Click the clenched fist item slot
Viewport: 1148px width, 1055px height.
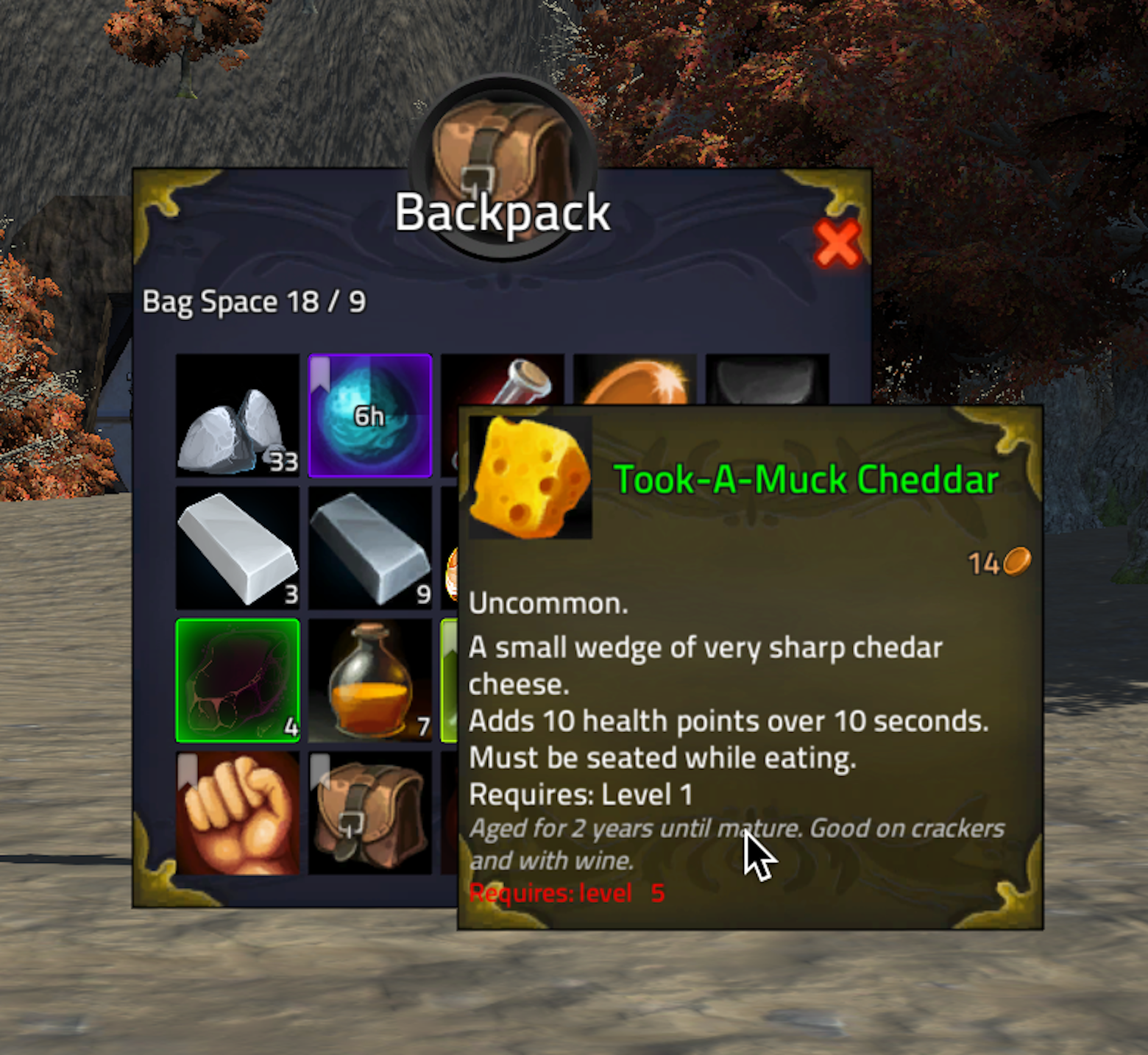pos(237,813)
